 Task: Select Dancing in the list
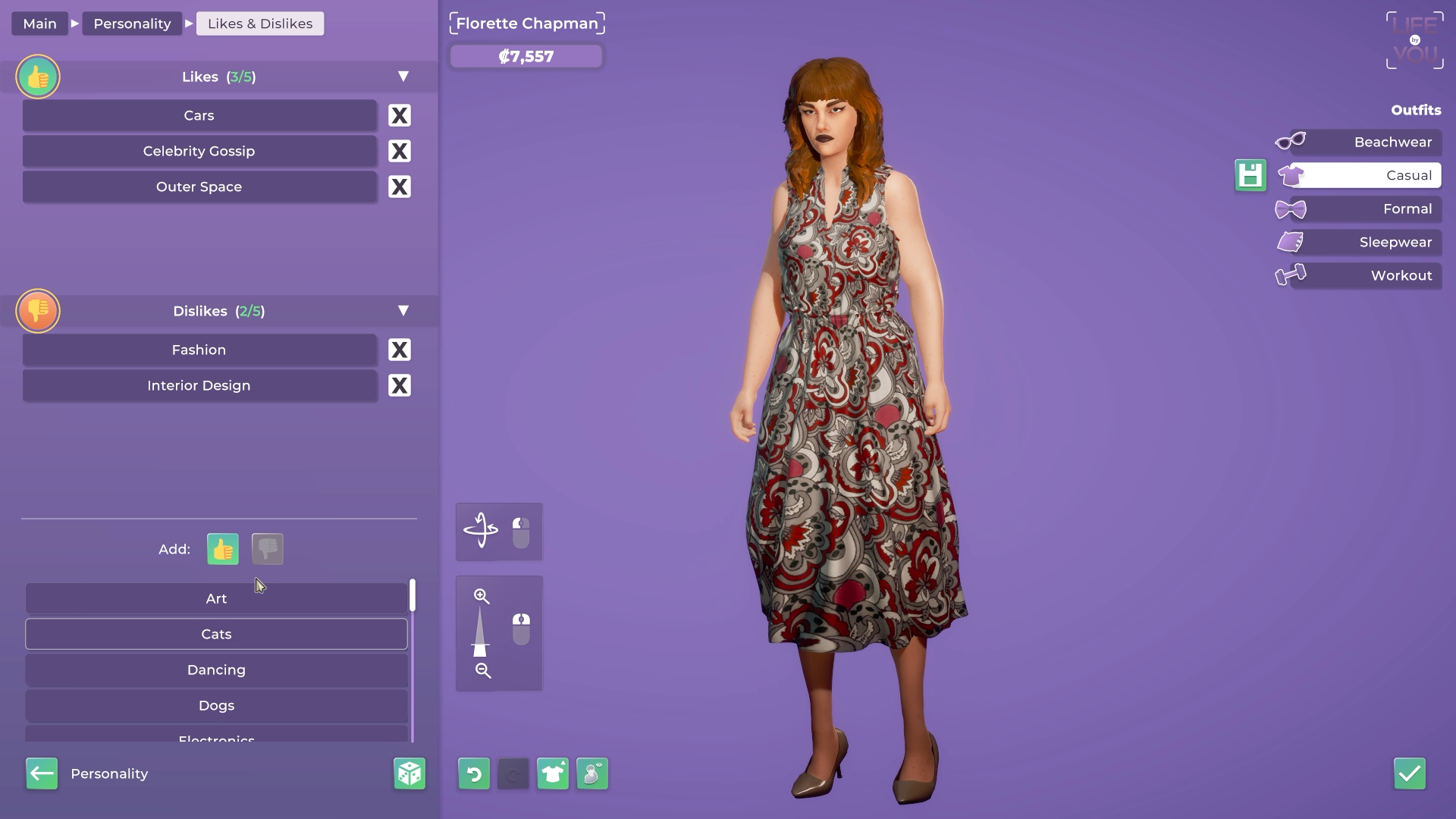tap(216, 670)
